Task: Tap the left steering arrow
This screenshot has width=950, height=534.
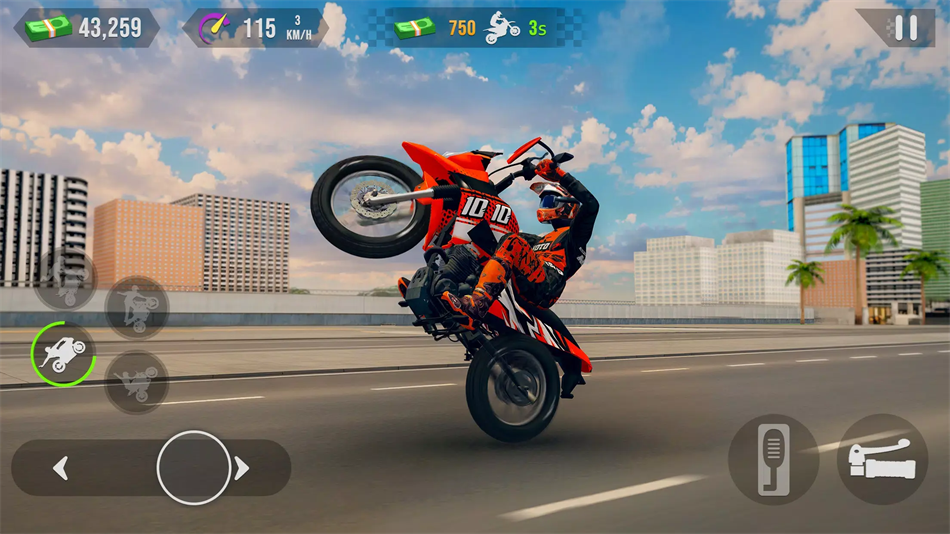Action: coord(61,467)
